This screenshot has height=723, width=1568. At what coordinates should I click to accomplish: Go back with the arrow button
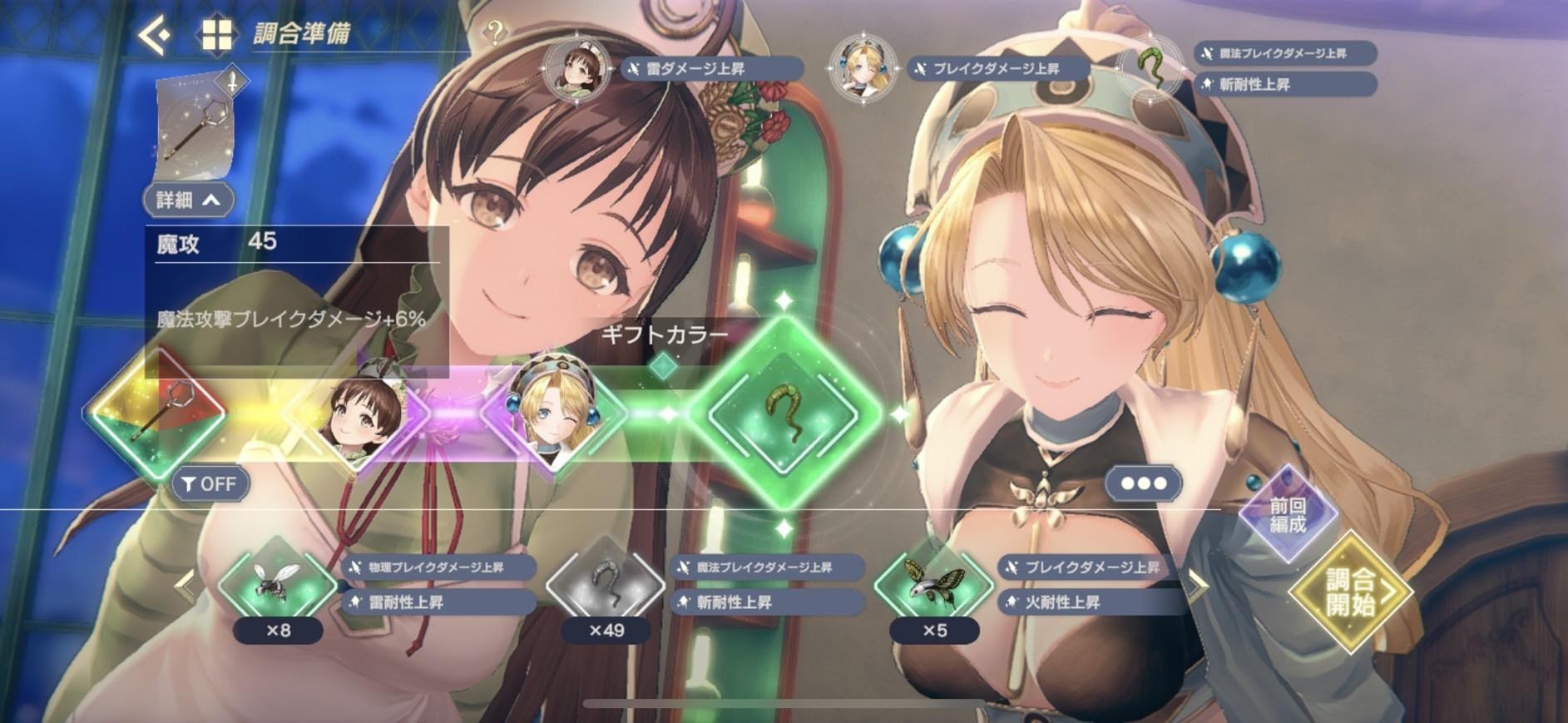pos(156,35)
